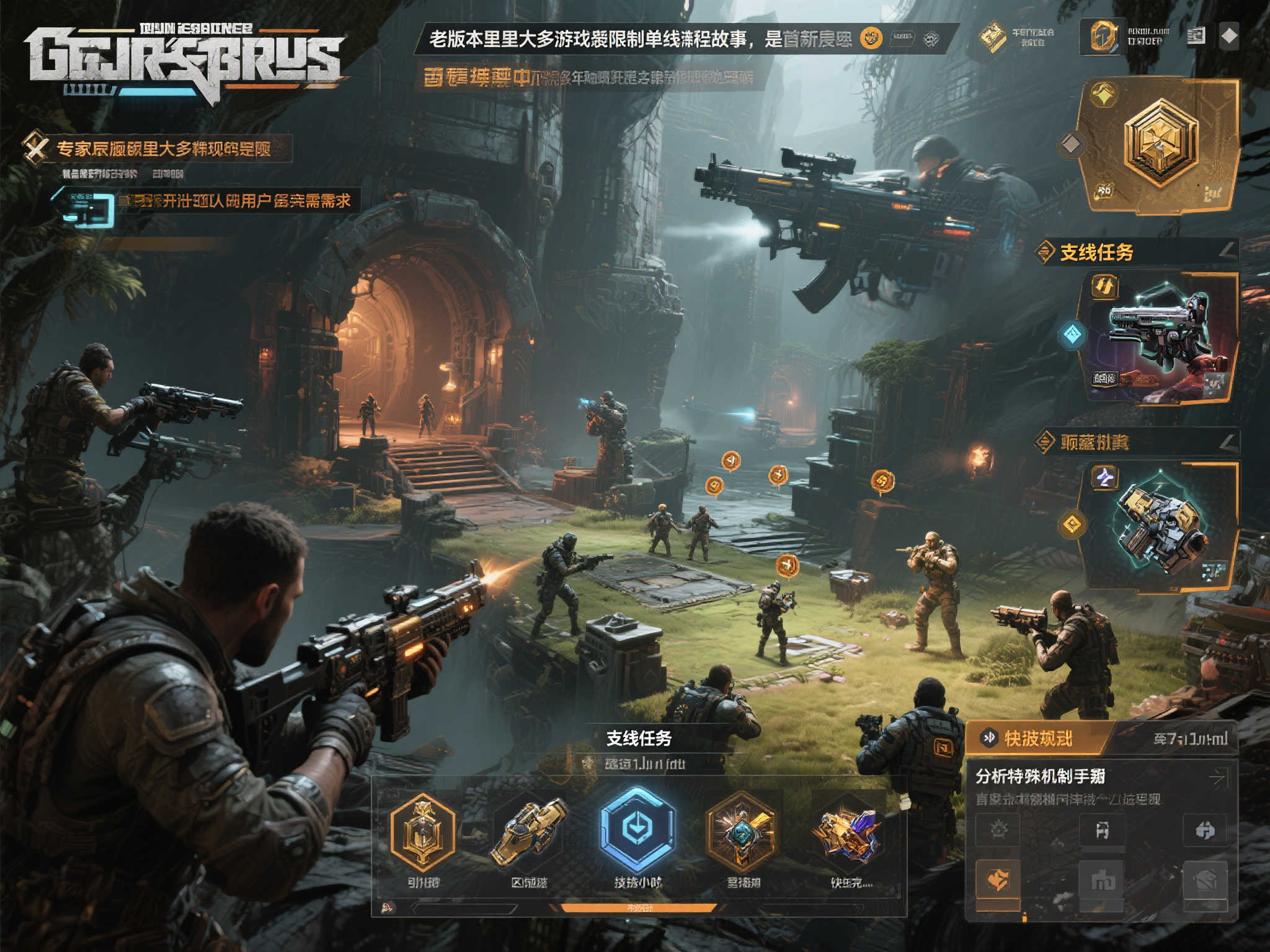Click the orange diamond marker beside cannon card

[x=1072, y=524]
